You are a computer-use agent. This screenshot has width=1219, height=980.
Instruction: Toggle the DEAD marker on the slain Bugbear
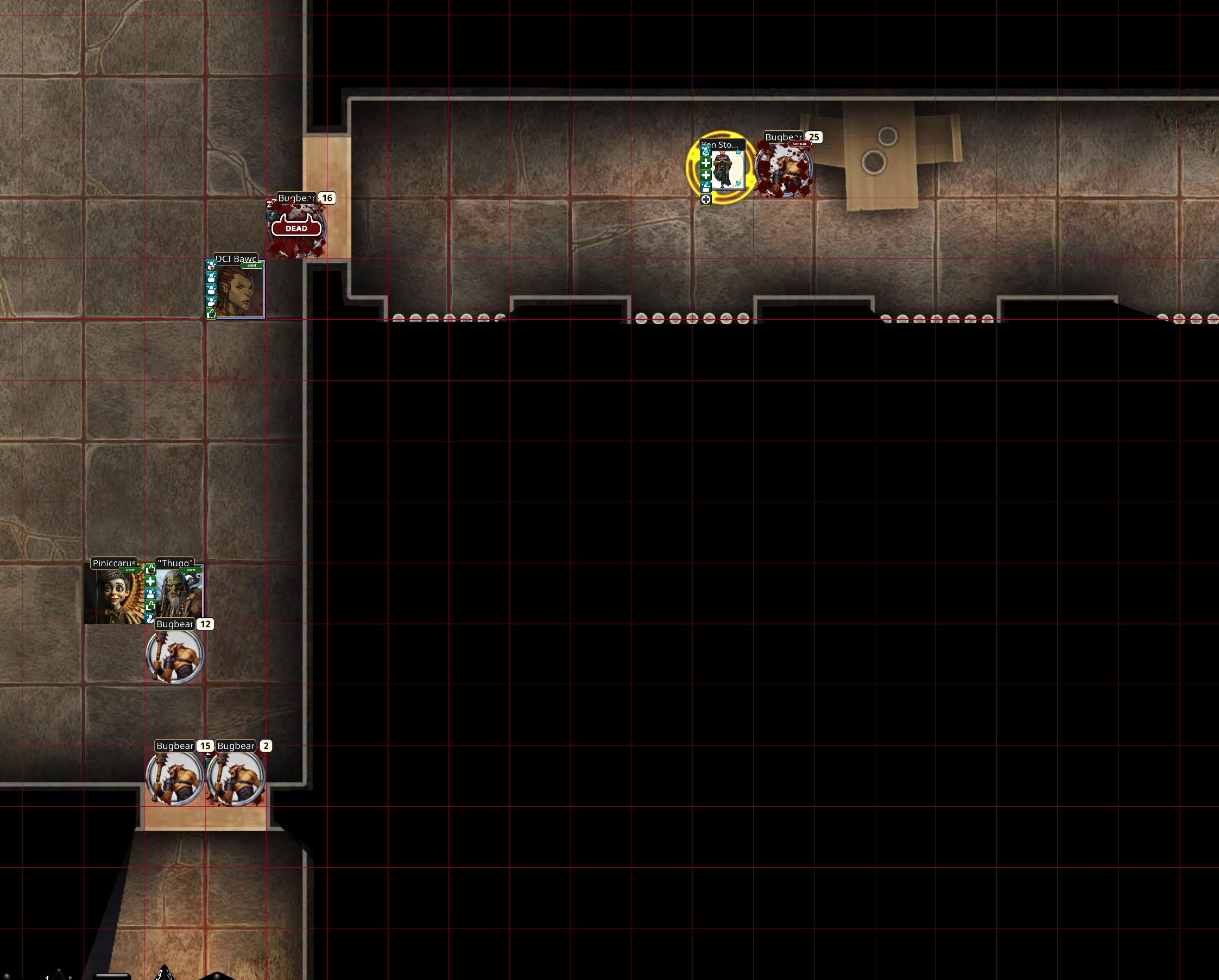[x=296, y=228]
